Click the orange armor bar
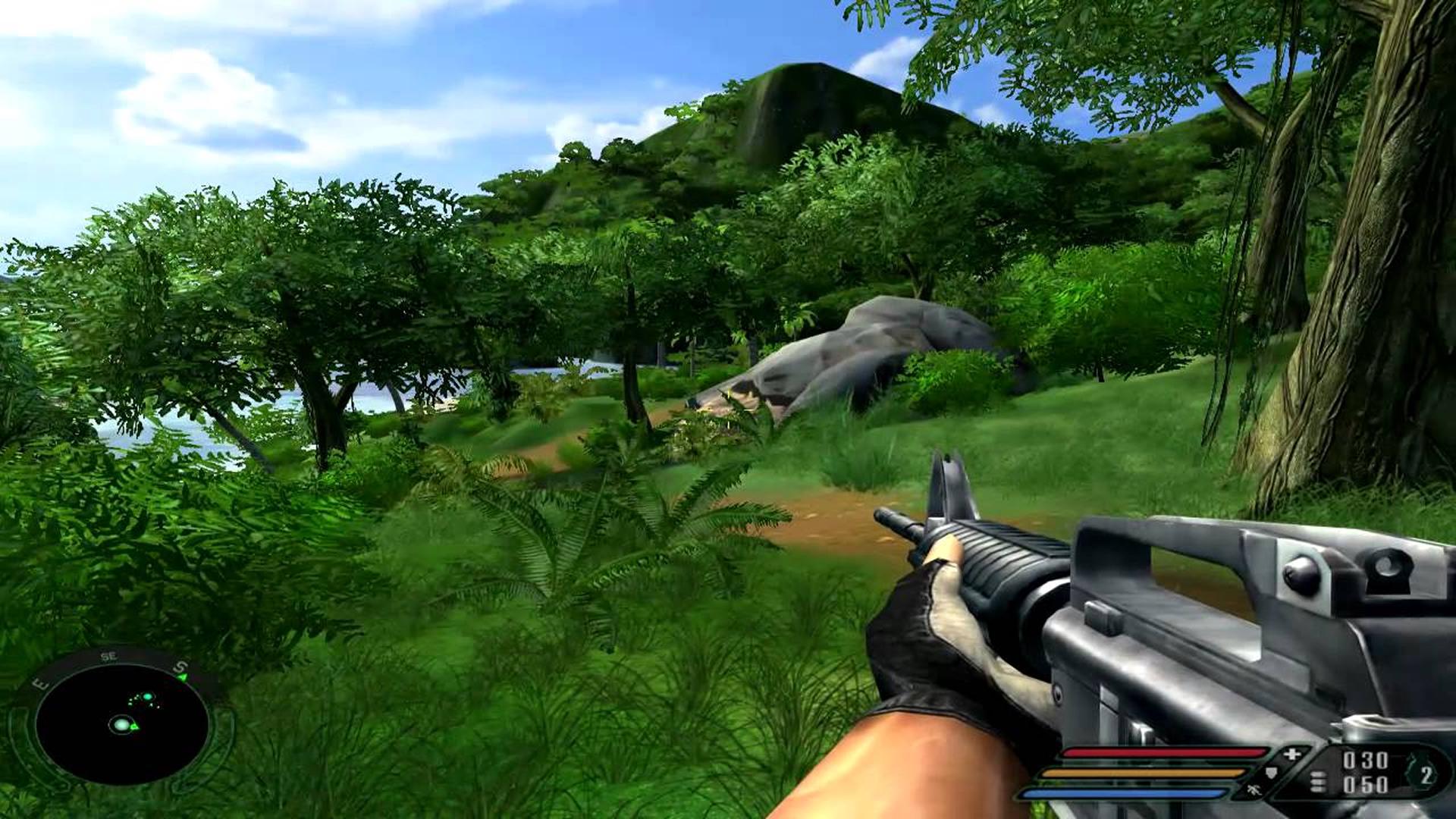Viewport: 1456px width, 819px height. 1142,772
